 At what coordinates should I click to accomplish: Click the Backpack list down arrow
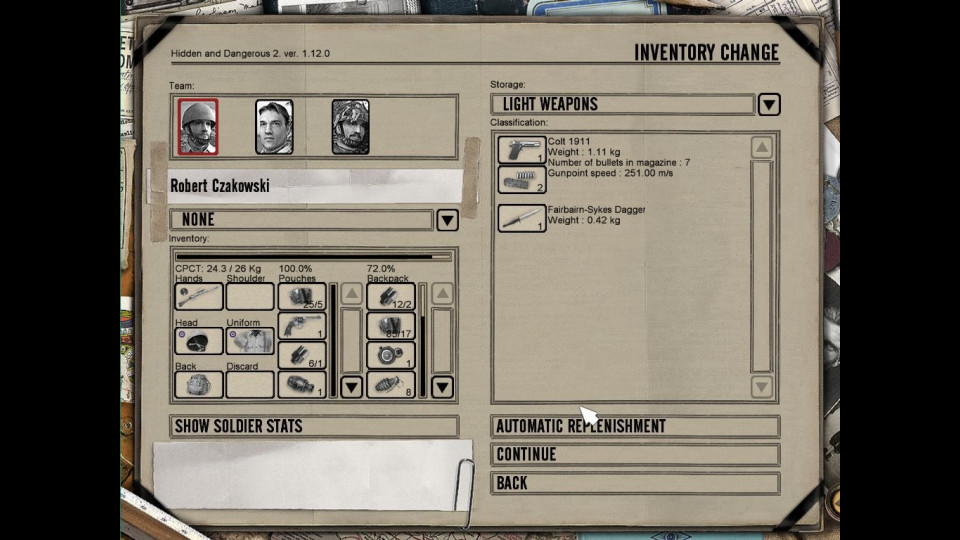tap(442, 387)
